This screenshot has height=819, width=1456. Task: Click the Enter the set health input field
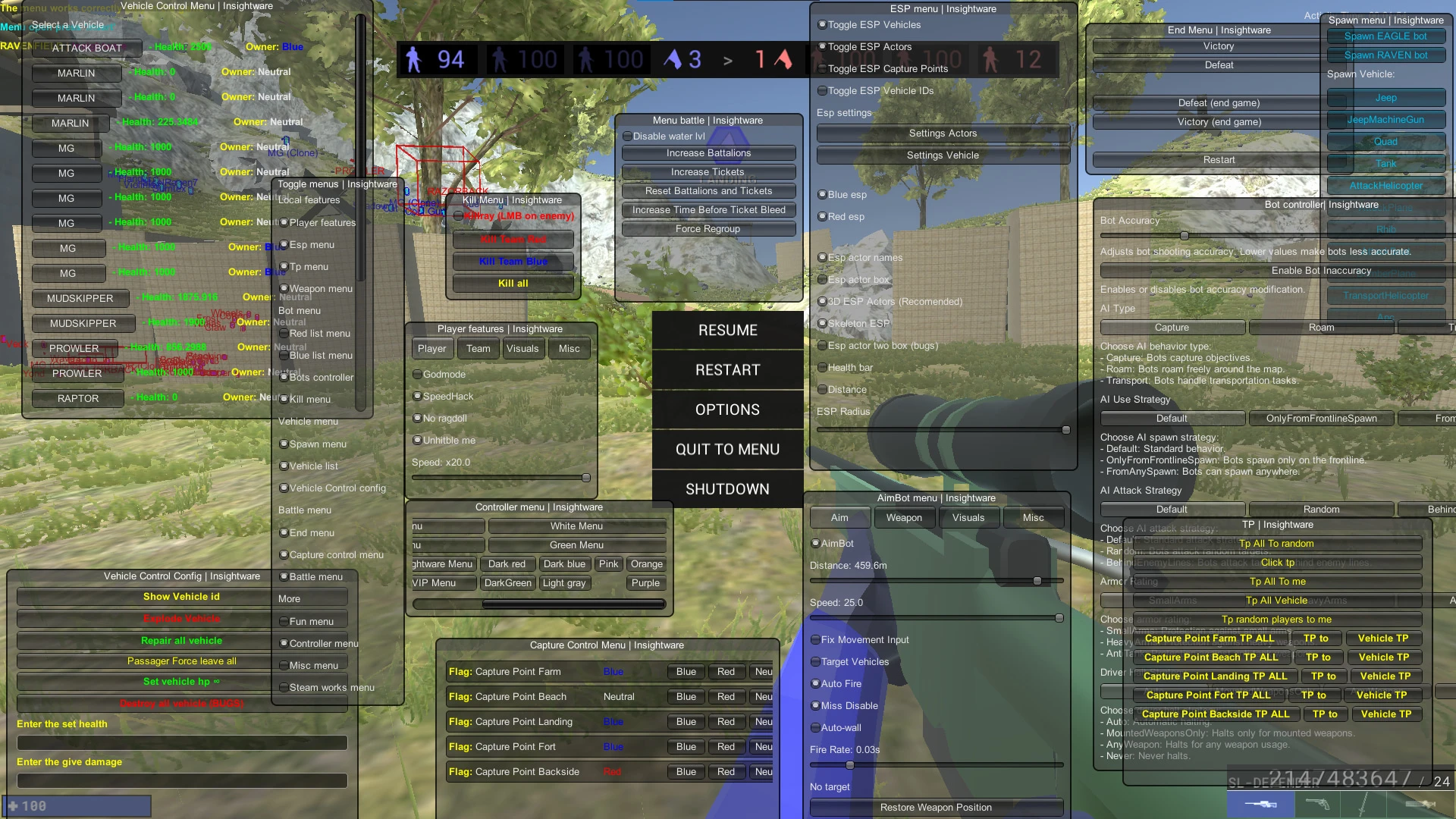coord(180,742)
